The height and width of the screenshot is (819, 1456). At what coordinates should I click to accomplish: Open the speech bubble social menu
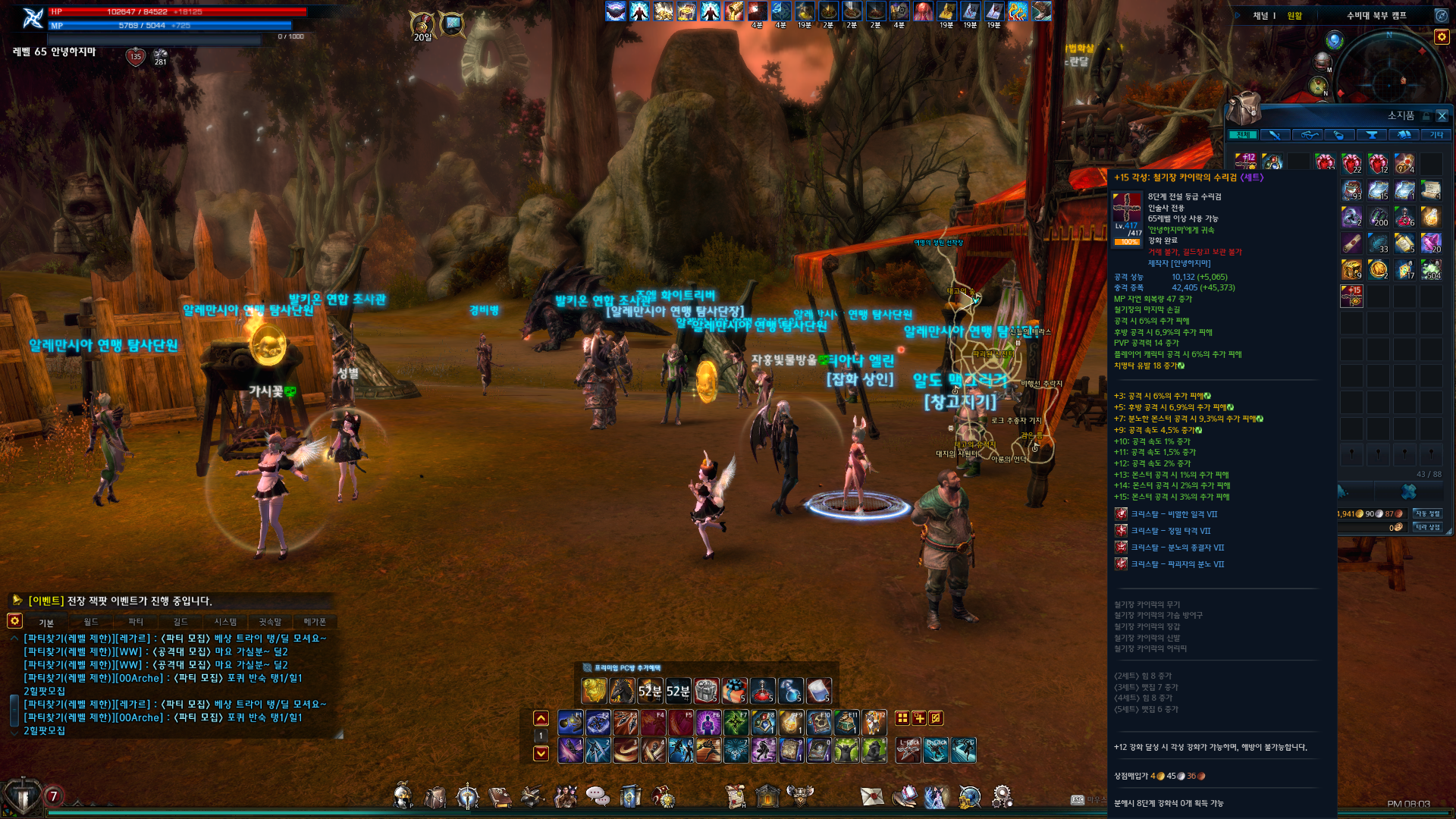(x=598, y=796)
